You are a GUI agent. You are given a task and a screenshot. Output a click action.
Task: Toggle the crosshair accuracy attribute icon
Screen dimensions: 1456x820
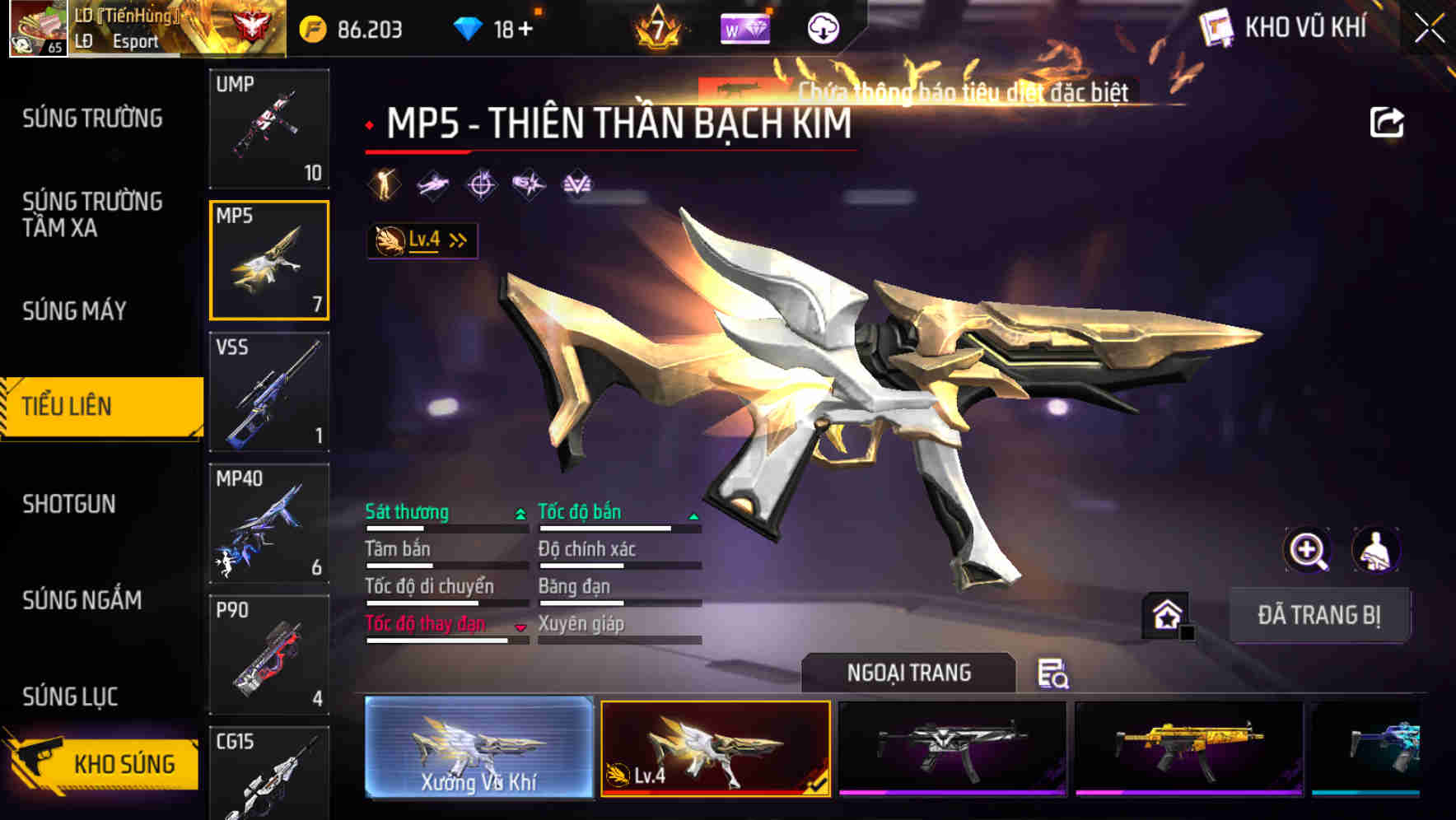481,185
